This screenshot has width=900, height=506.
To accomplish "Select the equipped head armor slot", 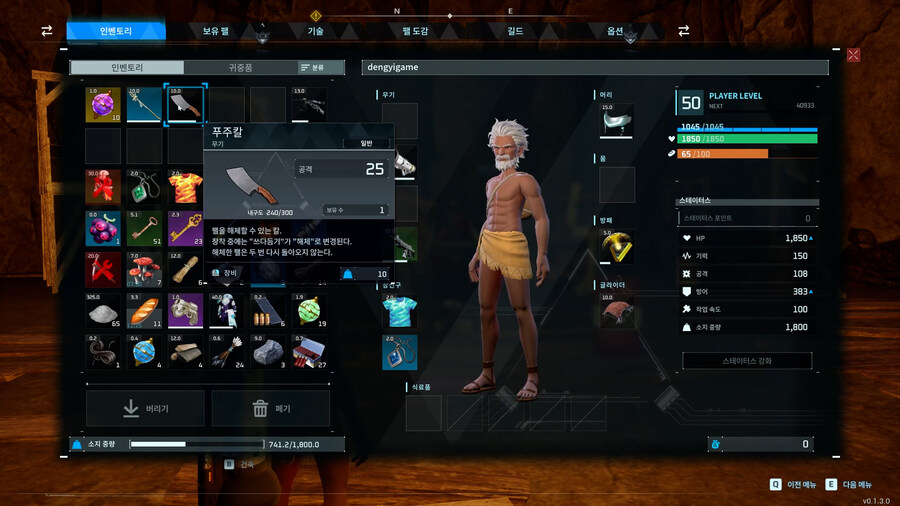I will click(617, 121).
